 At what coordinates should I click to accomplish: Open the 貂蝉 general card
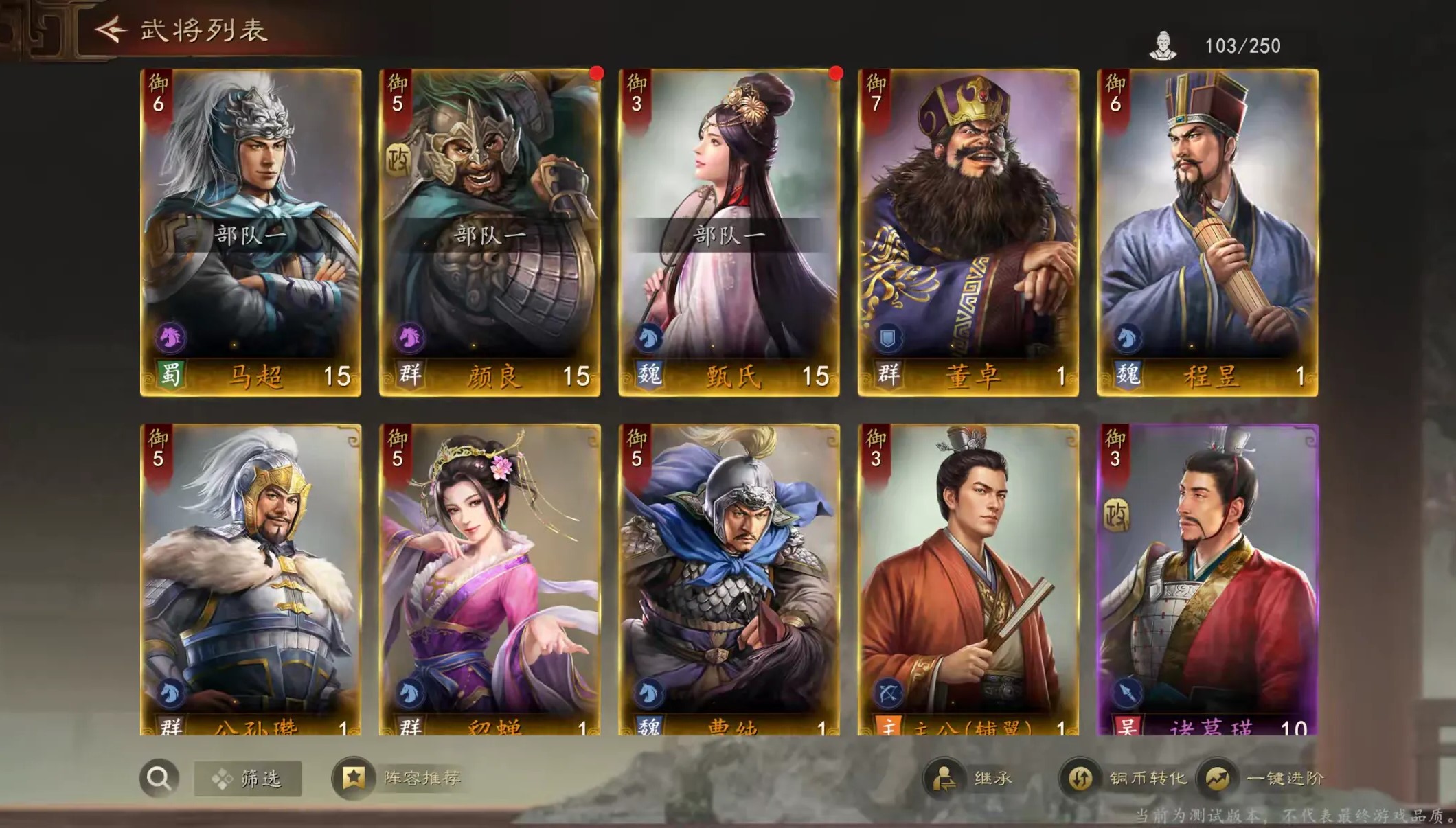click(x=490, y=580)
